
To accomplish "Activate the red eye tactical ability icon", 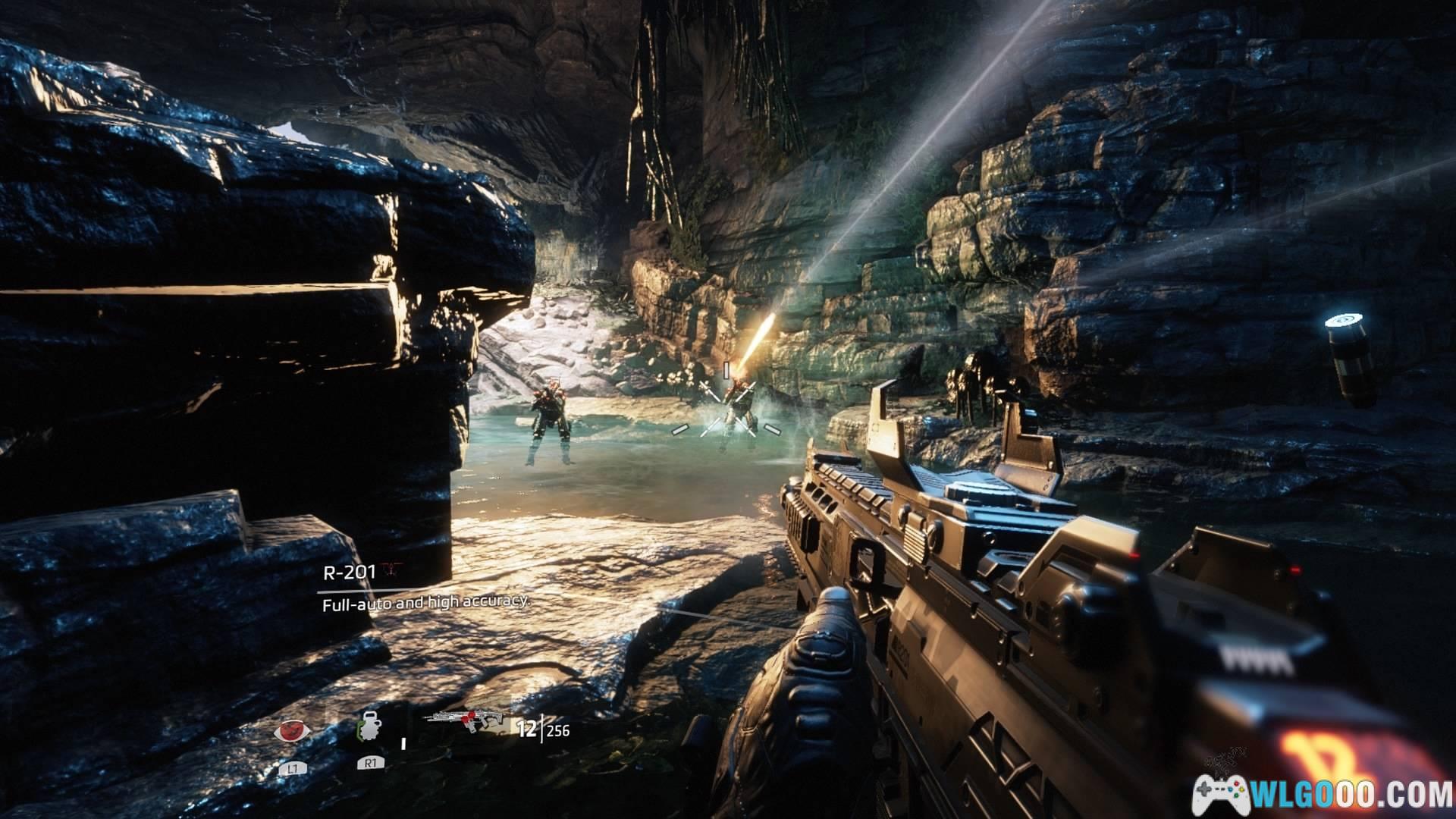I will click(x=292, y=731).
